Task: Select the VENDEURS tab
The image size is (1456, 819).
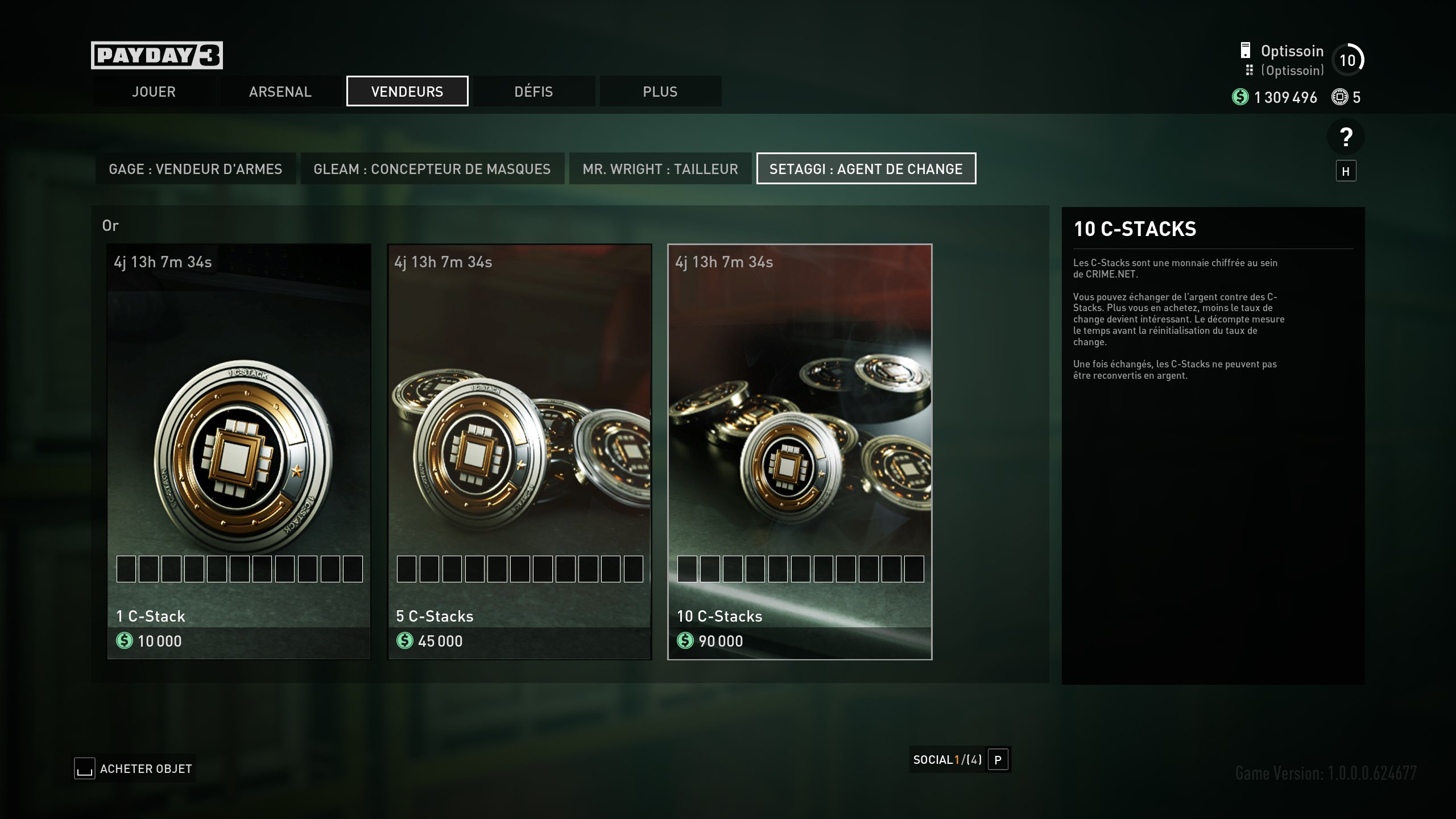Action: [407, 92]
